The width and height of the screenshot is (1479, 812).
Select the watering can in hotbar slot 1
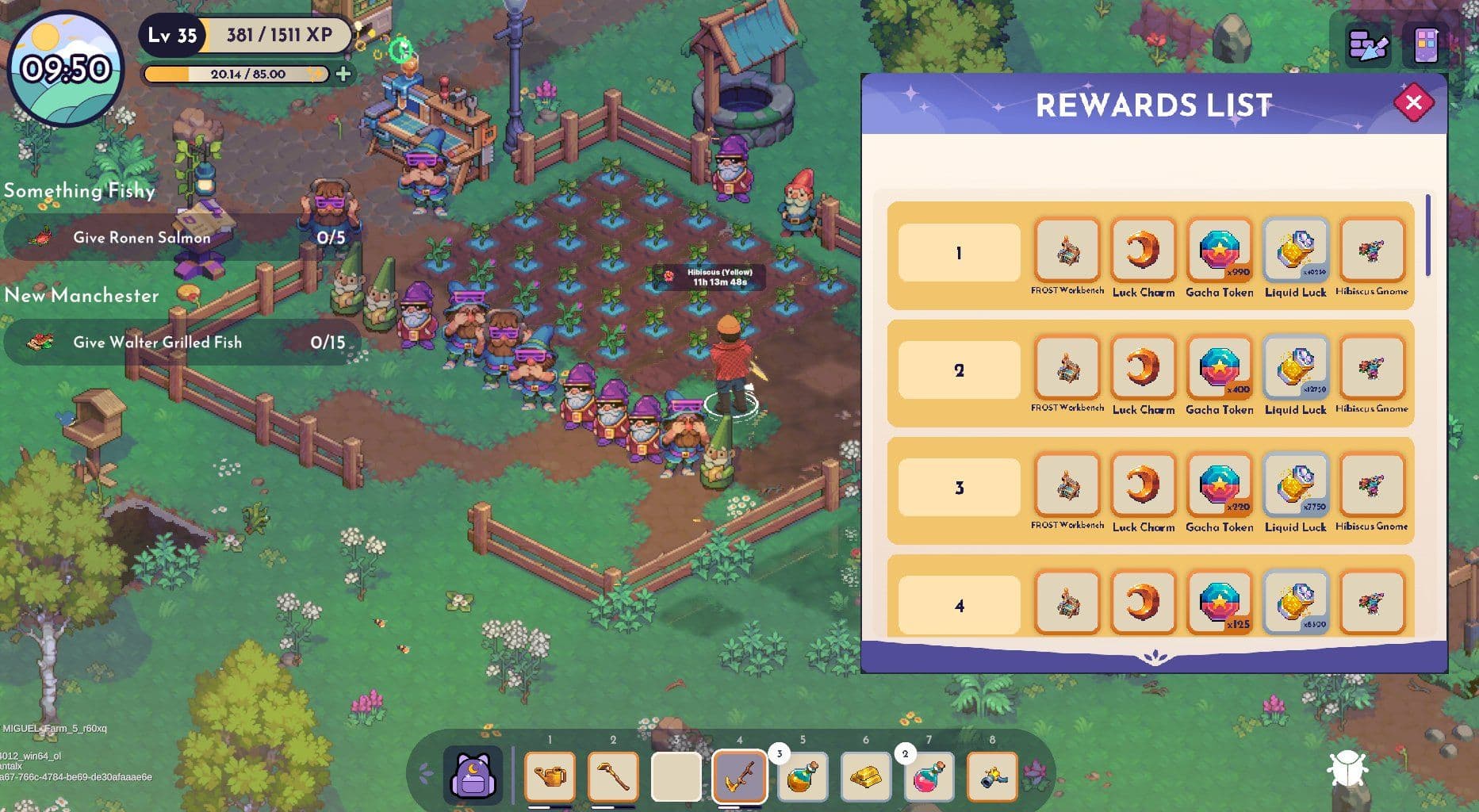(553, 776)
